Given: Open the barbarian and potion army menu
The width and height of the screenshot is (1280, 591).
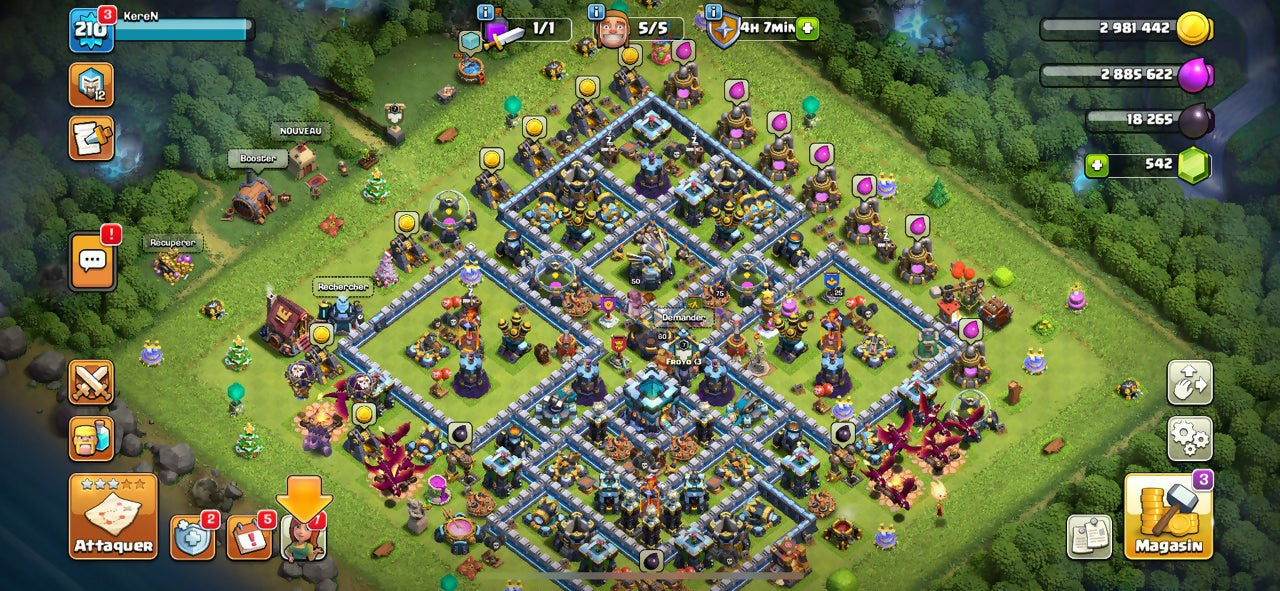Looking at the screenshot, I should pyautogui.click(x=91, y=438).
